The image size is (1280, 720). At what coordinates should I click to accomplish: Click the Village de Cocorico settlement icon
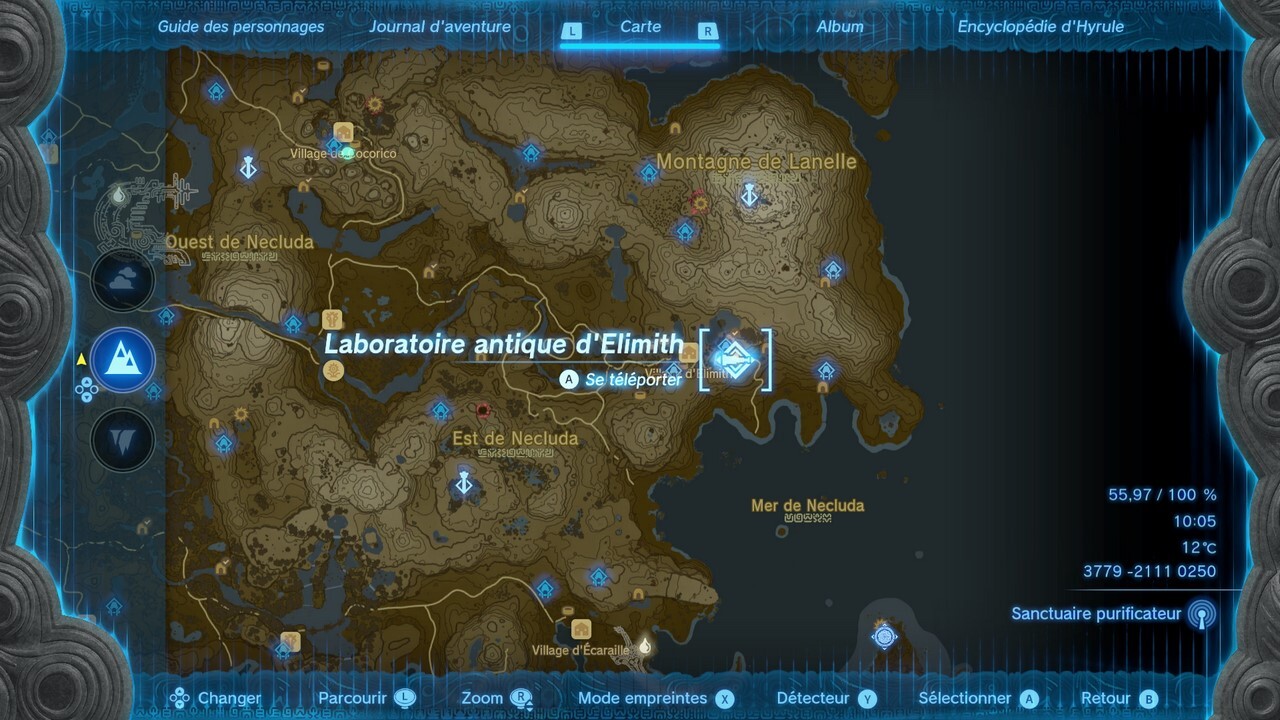pyautogui.click(x=342, y=132)
